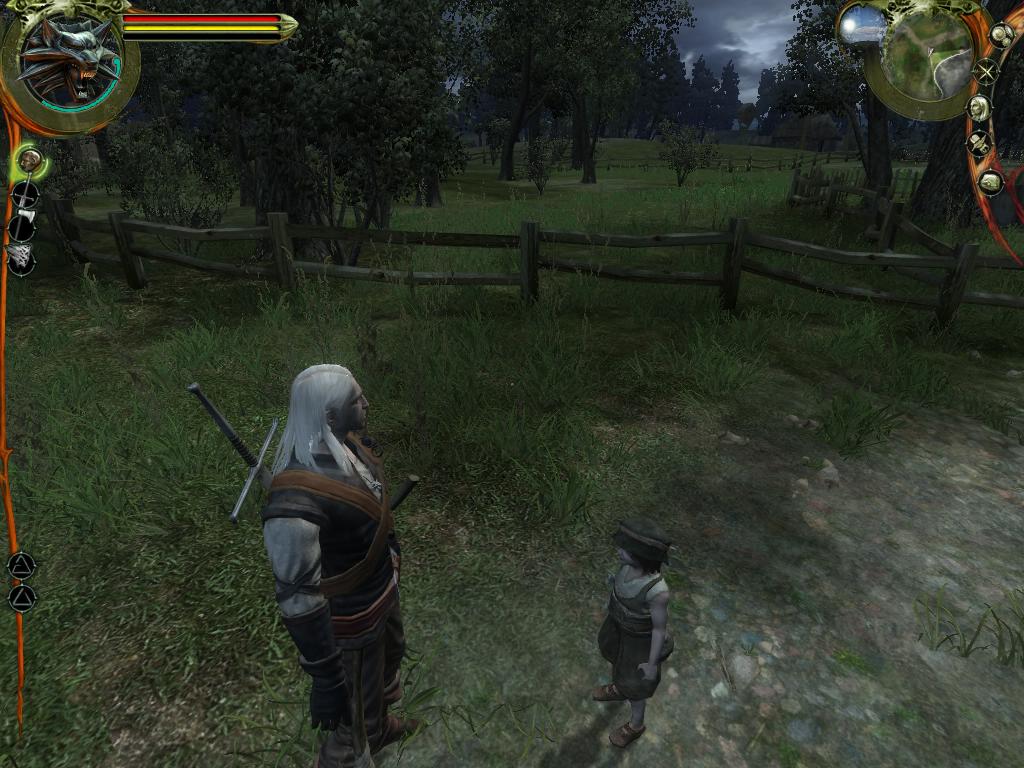Activate the plain triangle sign

[x=21, y=598]
